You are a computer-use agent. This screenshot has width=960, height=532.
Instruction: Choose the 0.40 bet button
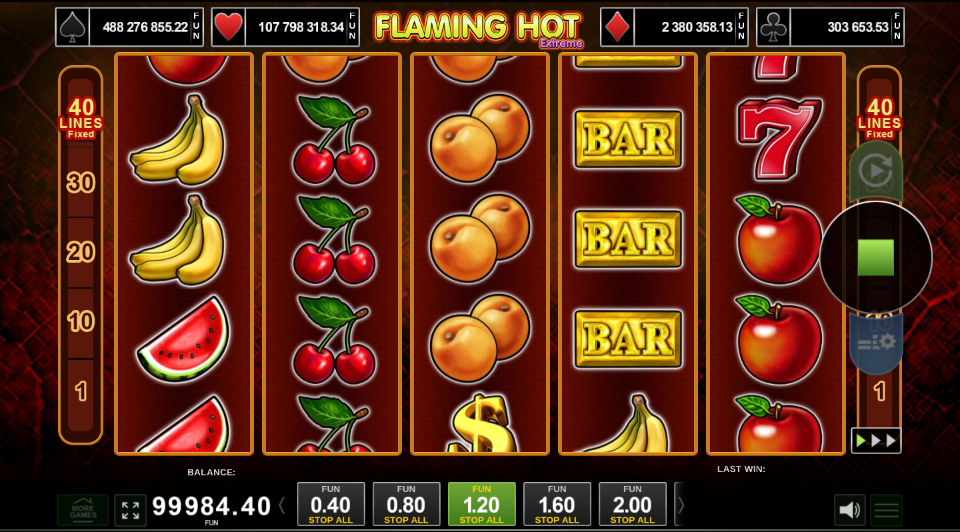[x=330, y=504]
